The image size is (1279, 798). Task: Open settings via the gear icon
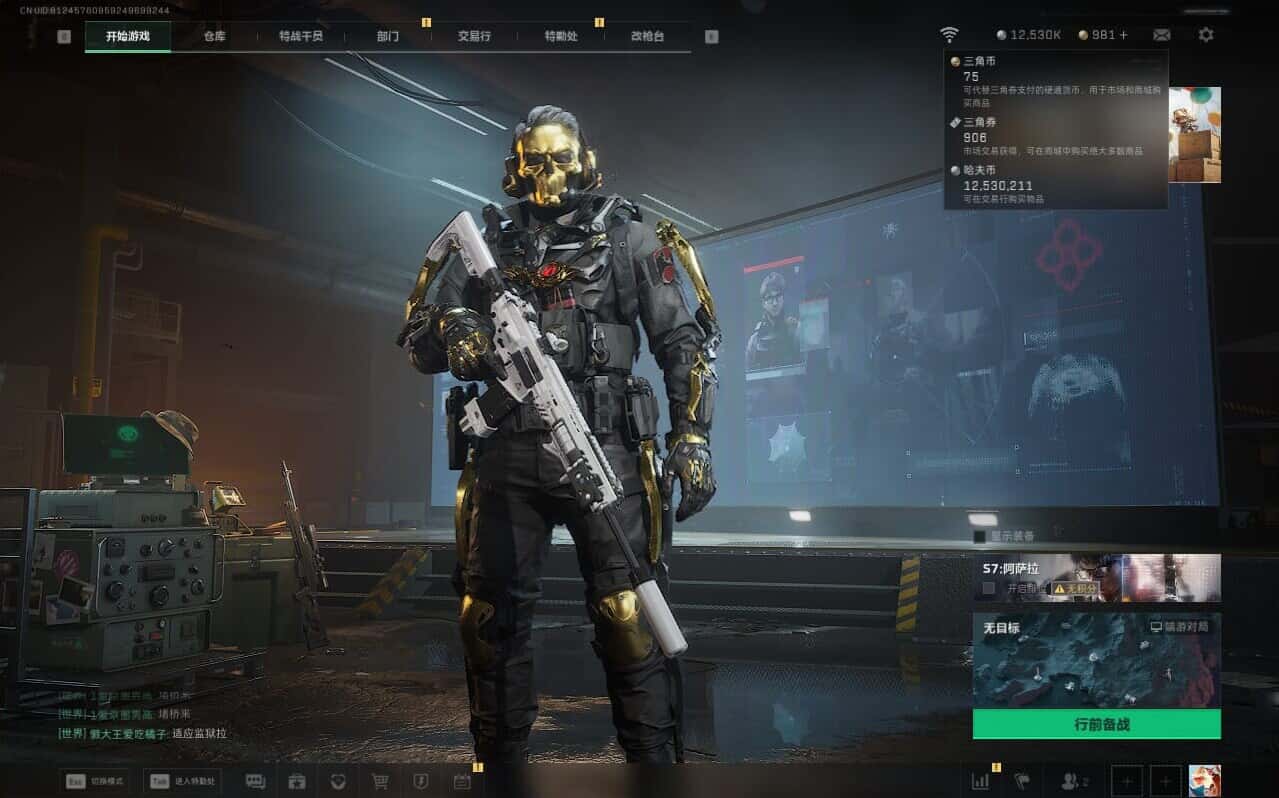(1206, 35)
